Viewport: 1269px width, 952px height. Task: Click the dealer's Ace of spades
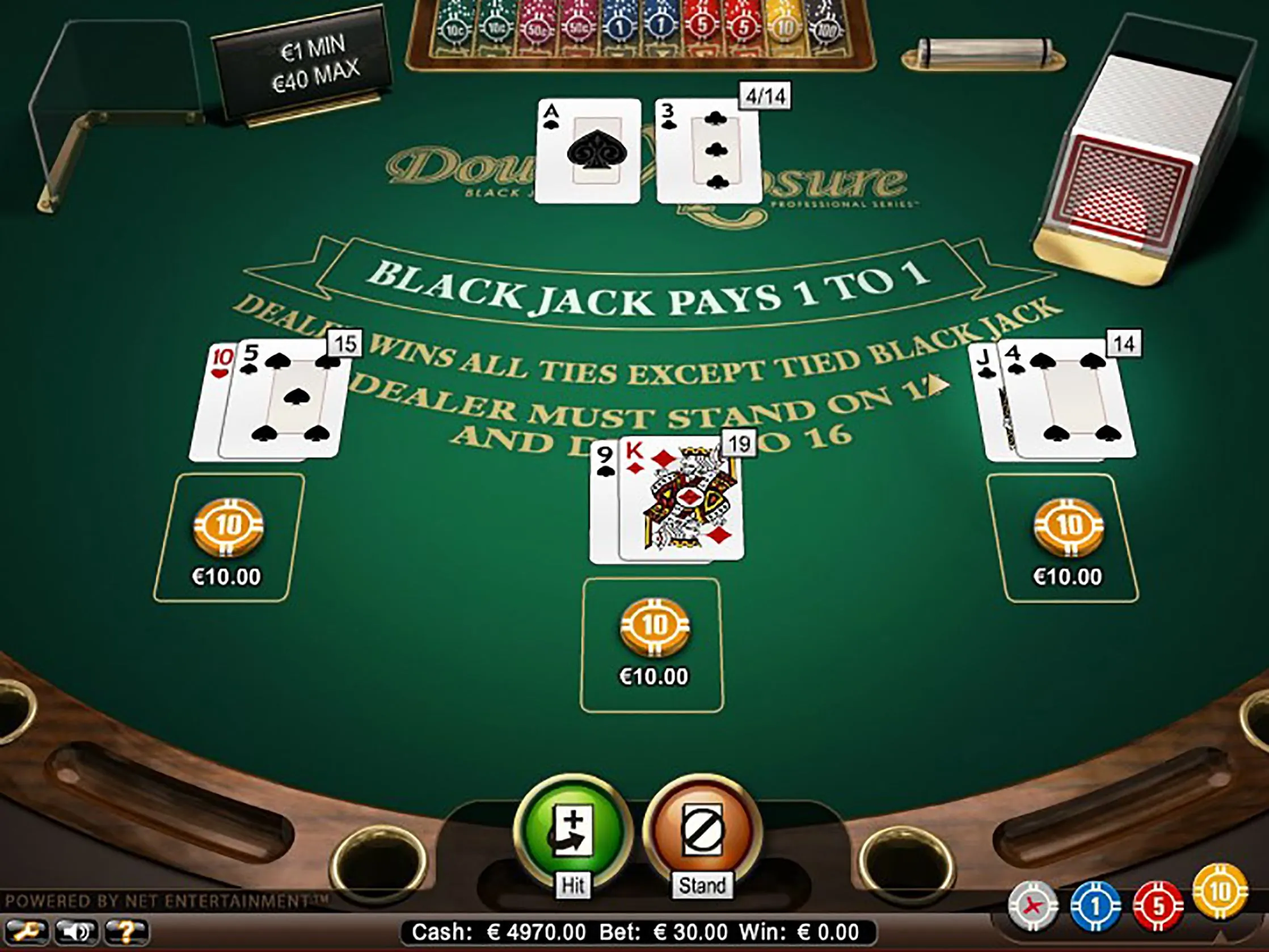coord(590,152)
